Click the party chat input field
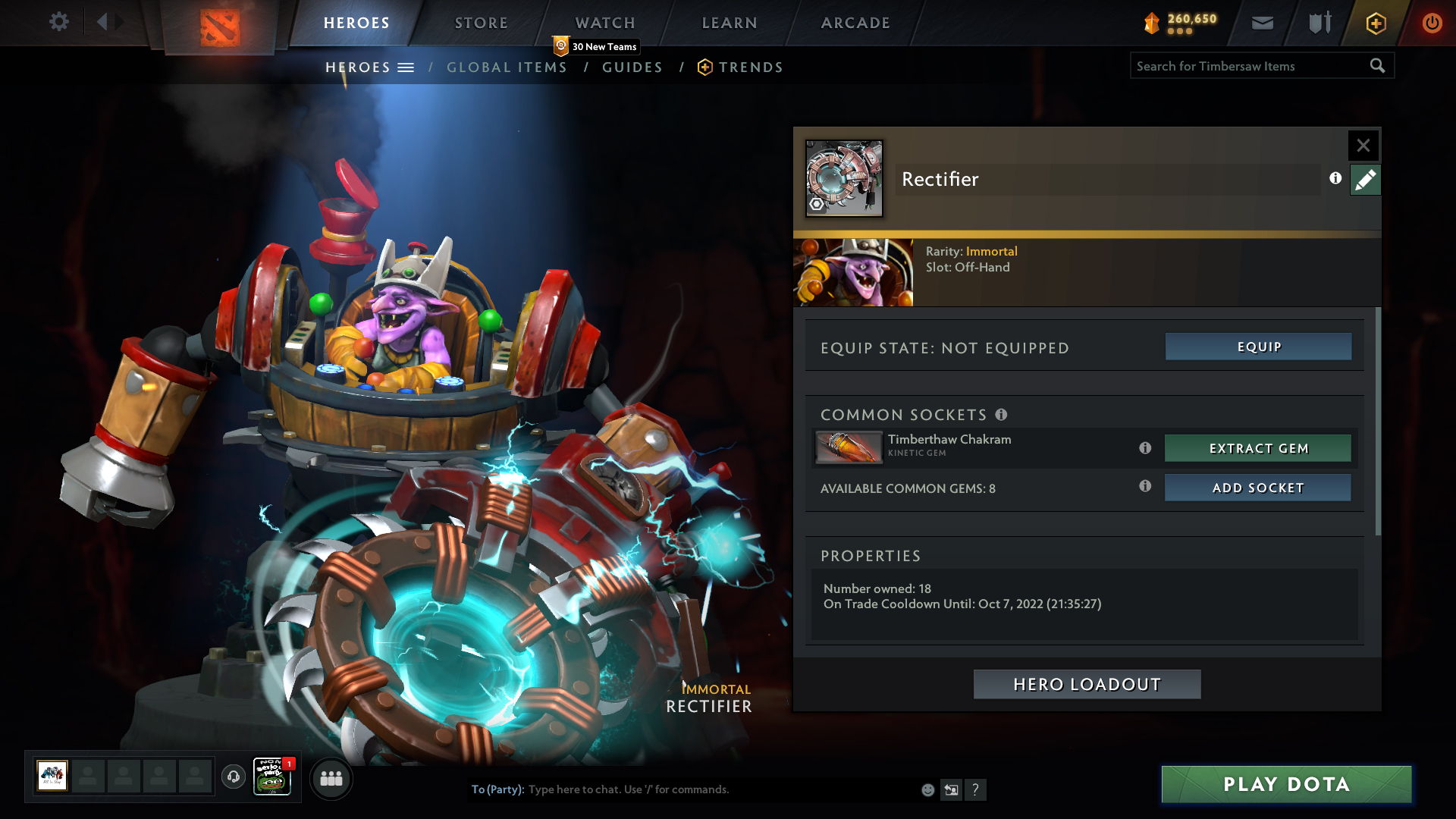Image resolution: width=1456 pixels, height=819 pixels. pos(720,789)
